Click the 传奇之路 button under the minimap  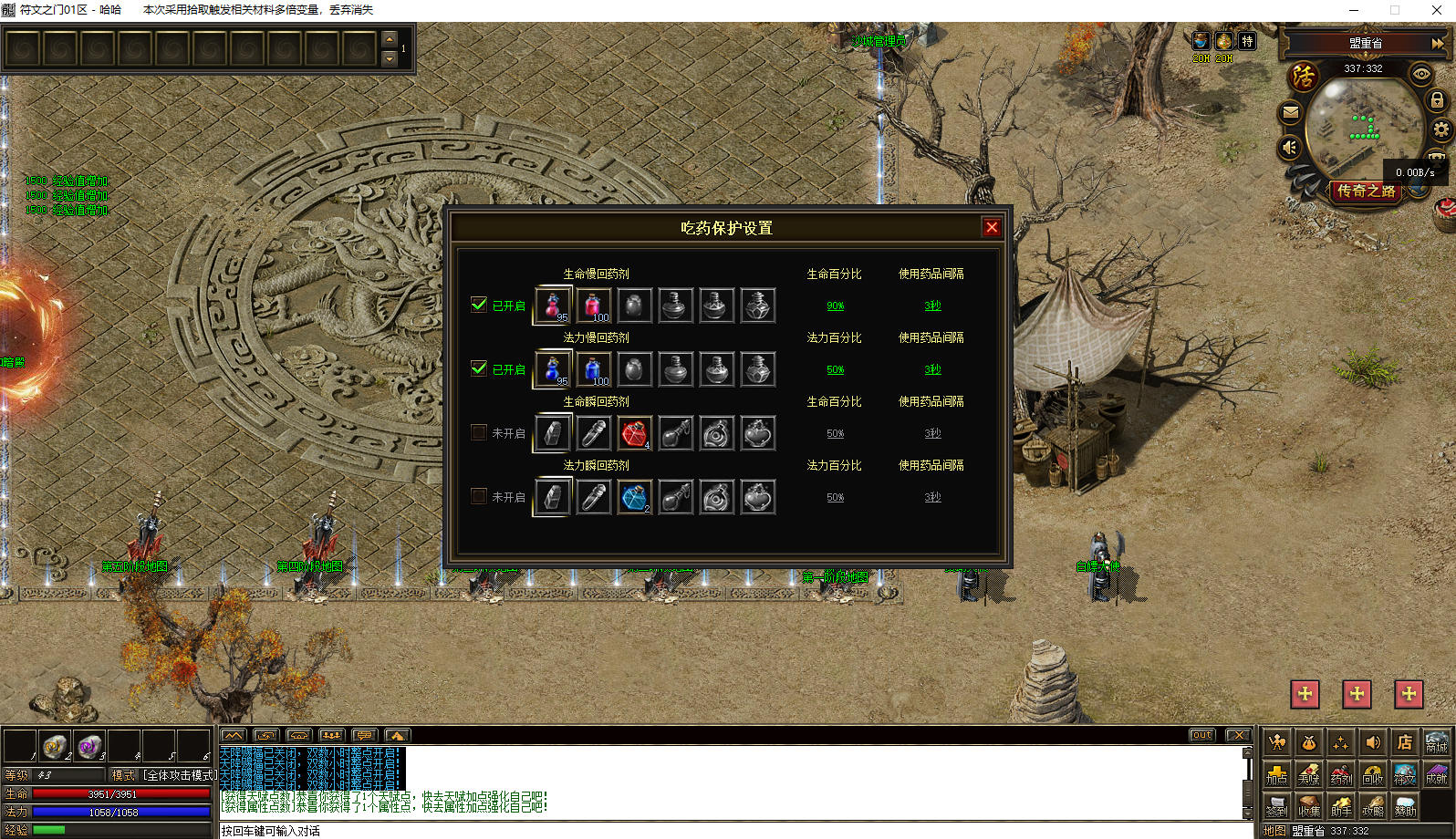click(1366, 191)
